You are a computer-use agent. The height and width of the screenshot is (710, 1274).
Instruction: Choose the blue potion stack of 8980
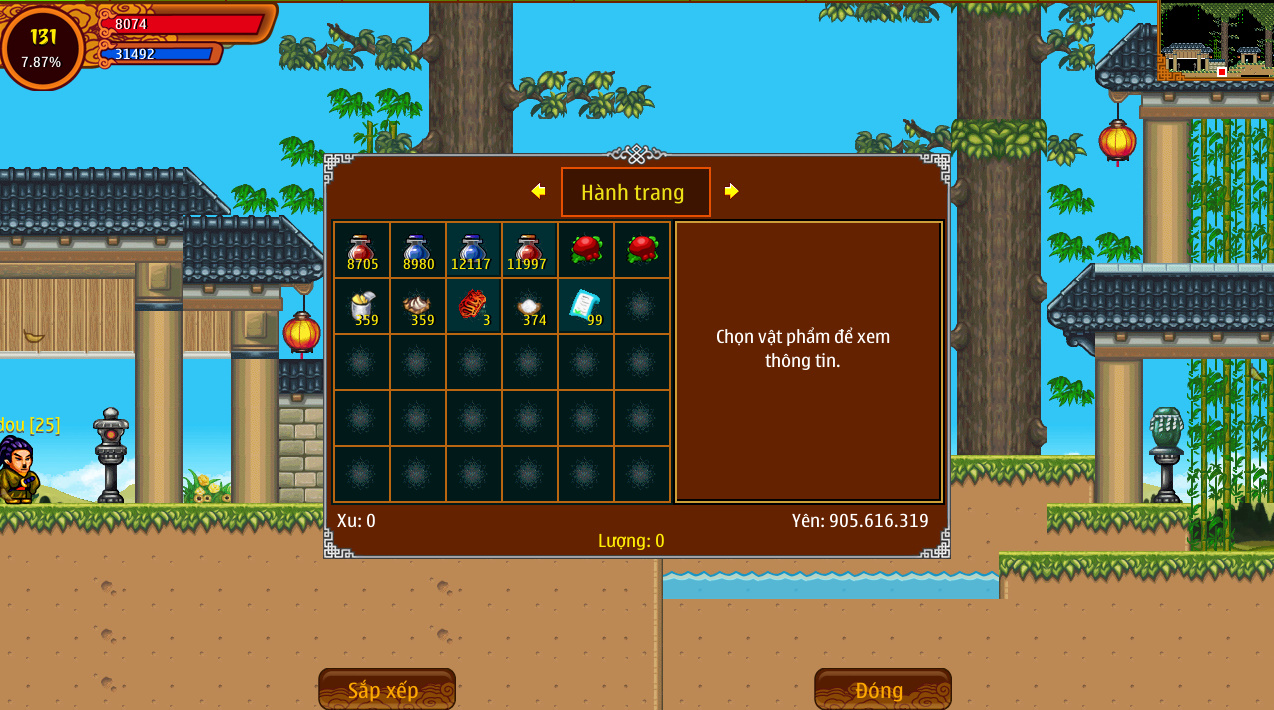tap(417, 250)
